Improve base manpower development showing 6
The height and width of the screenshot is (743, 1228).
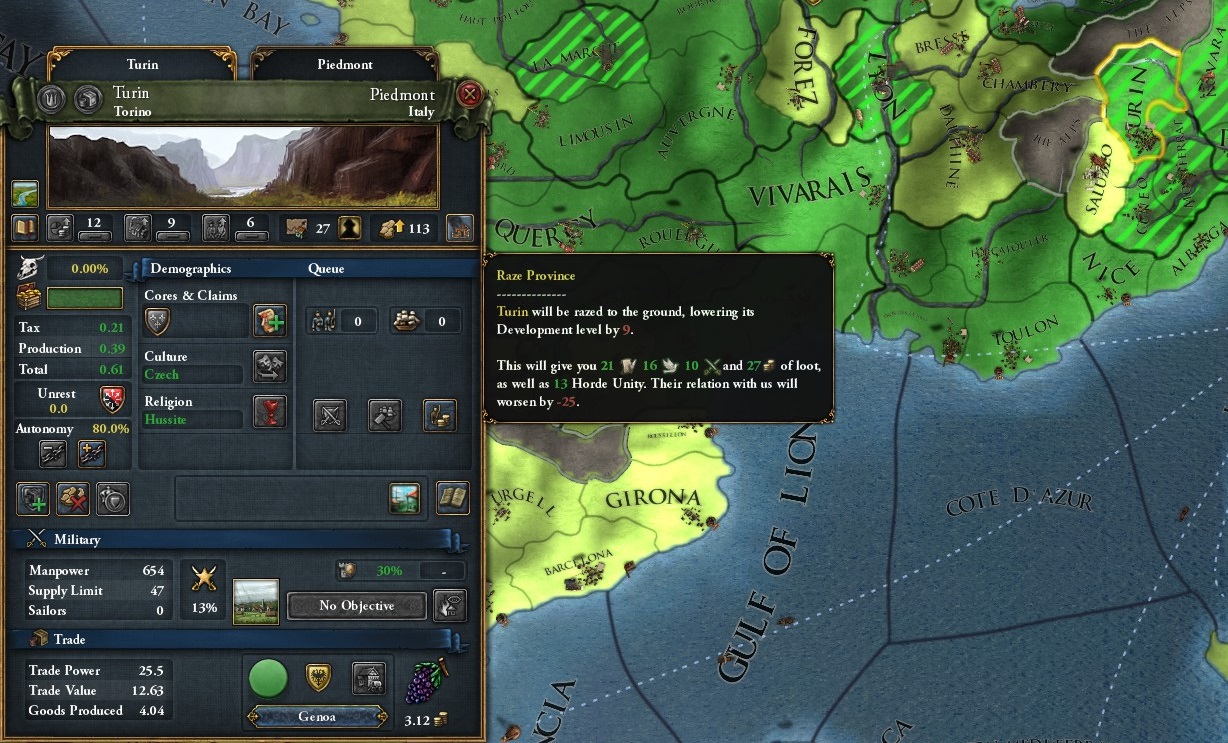216,228
